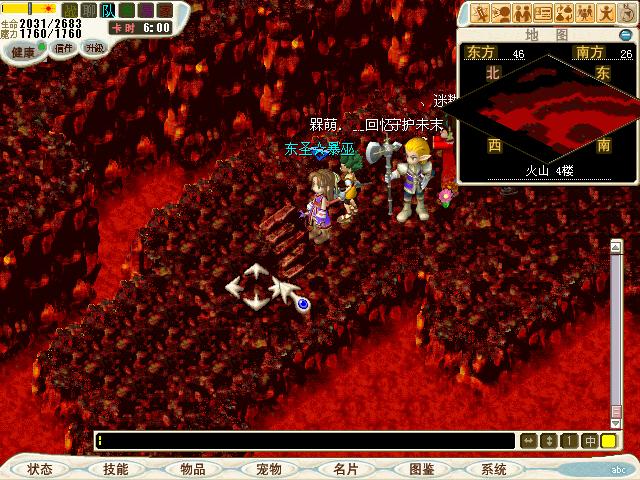Open the 物品 (Items) menu

click(193, 469)
